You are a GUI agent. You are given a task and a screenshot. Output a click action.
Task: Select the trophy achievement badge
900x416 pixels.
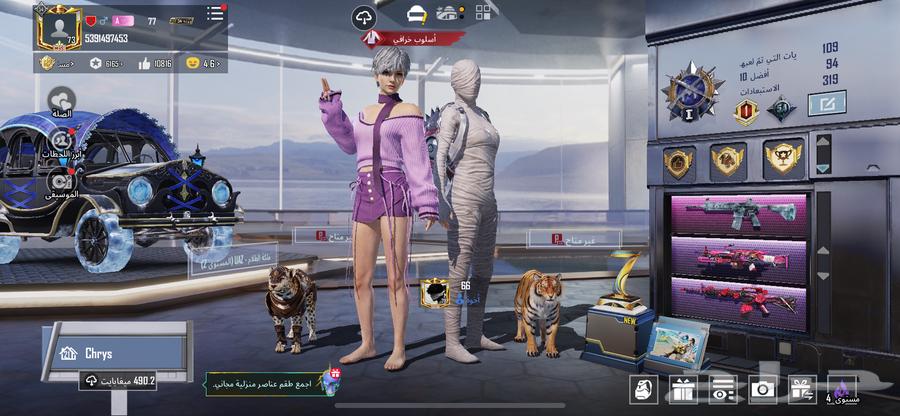[782, 158]
